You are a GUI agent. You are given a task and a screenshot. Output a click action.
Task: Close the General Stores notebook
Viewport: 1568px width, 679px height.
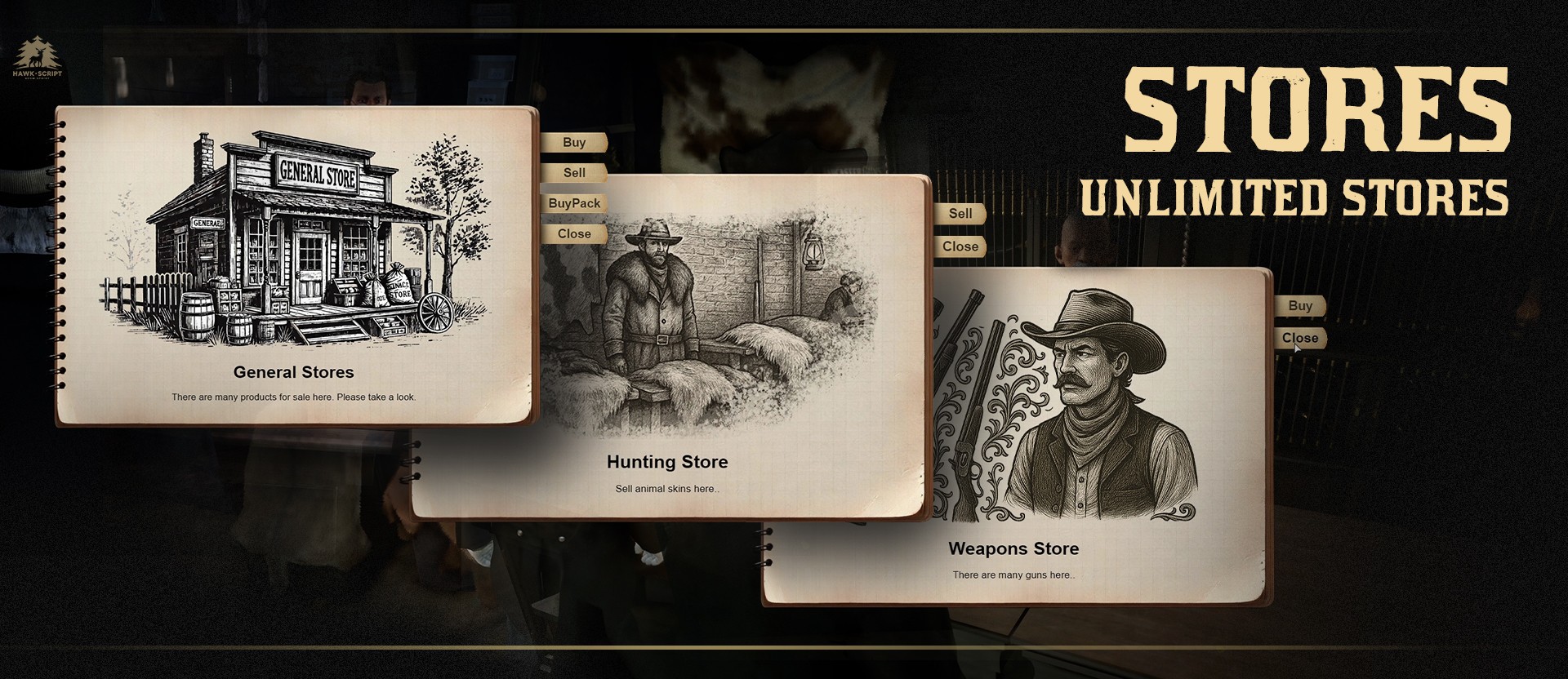(x=574, y=234)
